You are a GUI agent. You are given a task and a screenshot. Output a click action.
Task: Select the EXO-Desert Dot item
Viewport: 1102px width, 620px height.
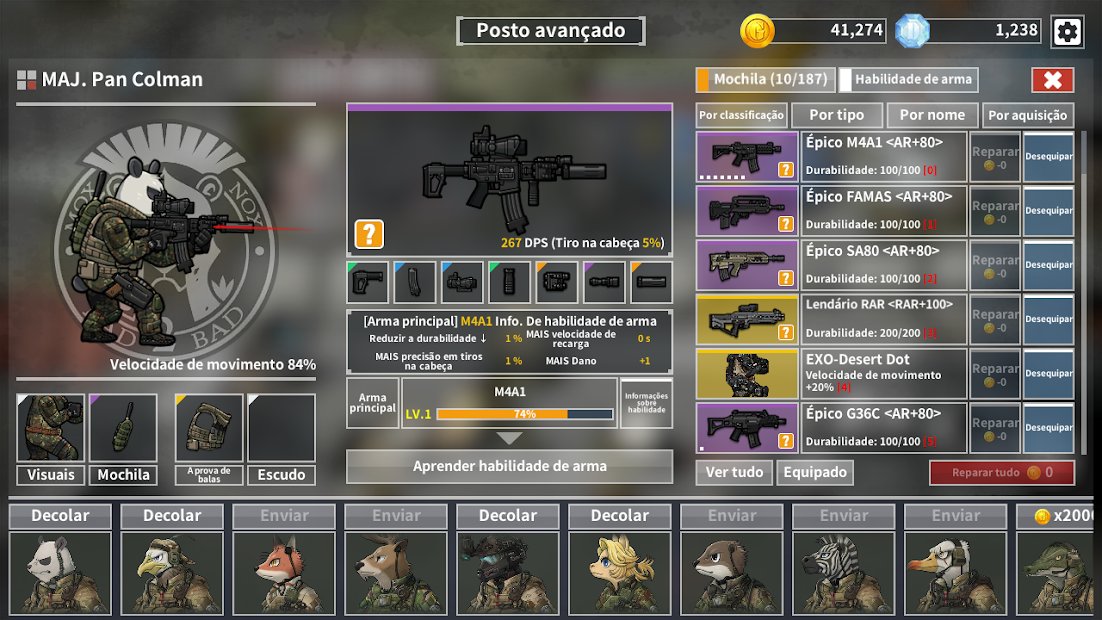[885, 373]
